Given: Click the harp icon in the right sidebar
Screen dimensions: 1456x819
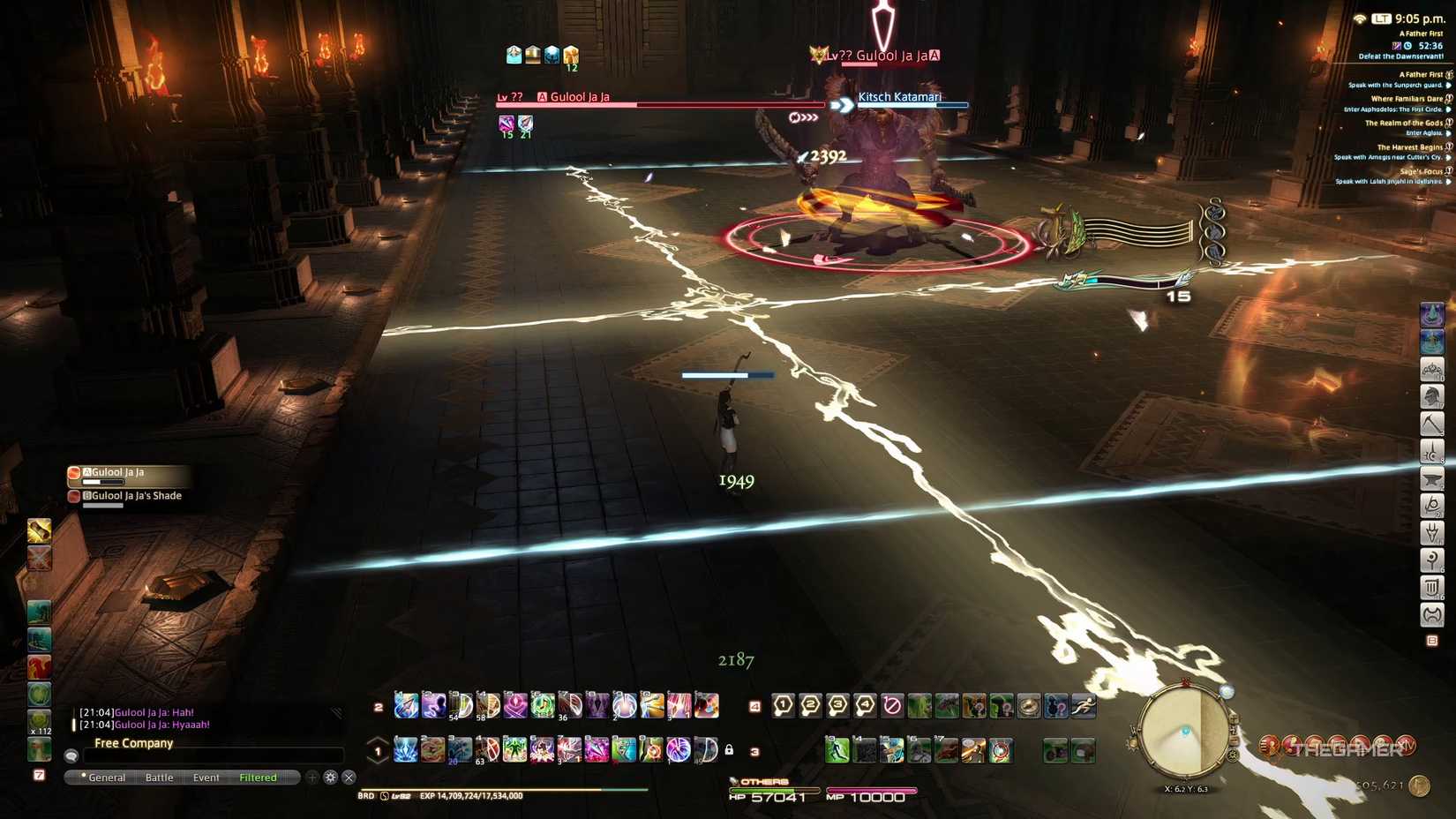Looking at the screenshot, I should click(x=1432, y=588).
